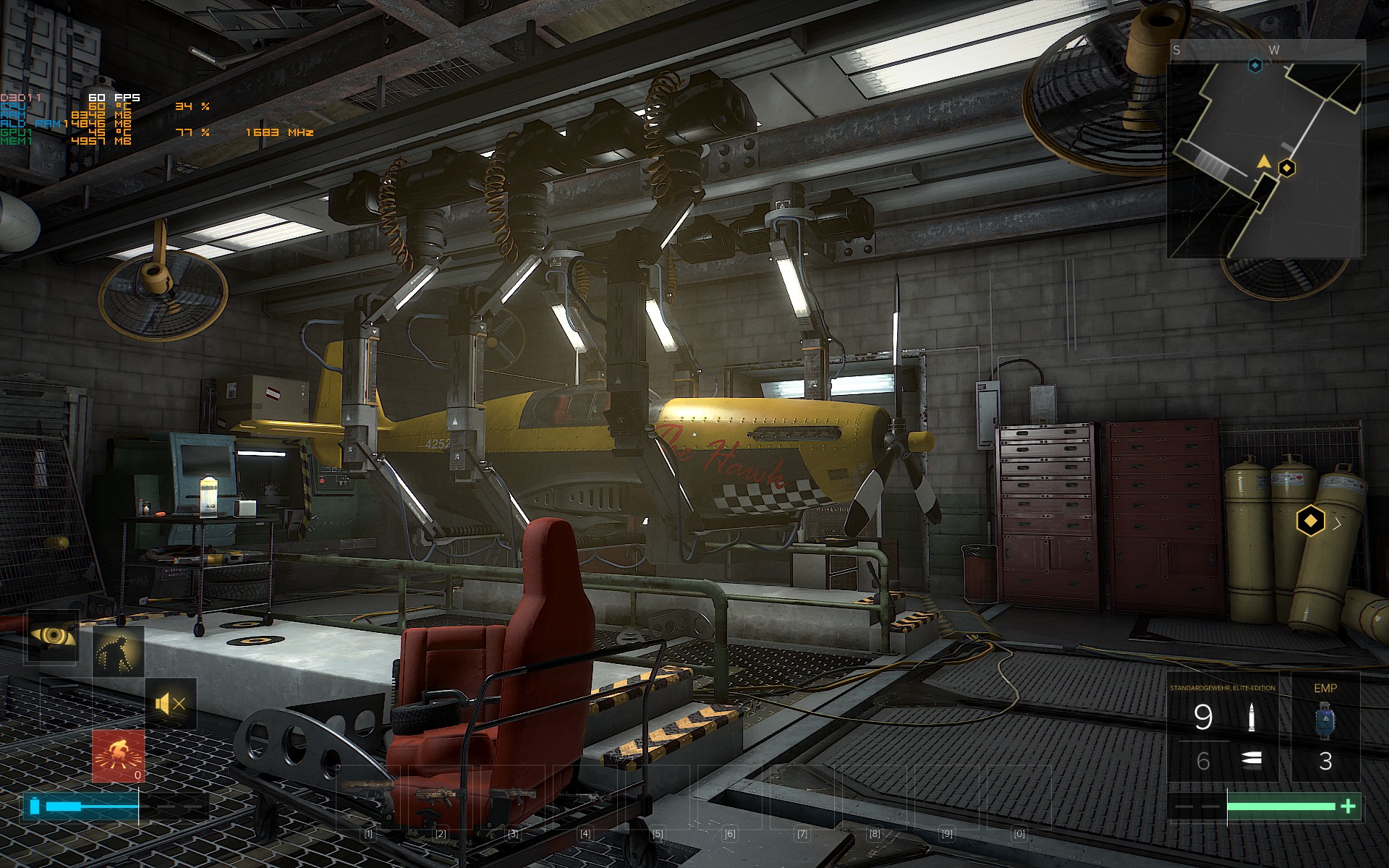Switch to the long gun in slot 4
Image resolution: width=1389 pixels, height=868 pixels.
[x=585, y=796]
